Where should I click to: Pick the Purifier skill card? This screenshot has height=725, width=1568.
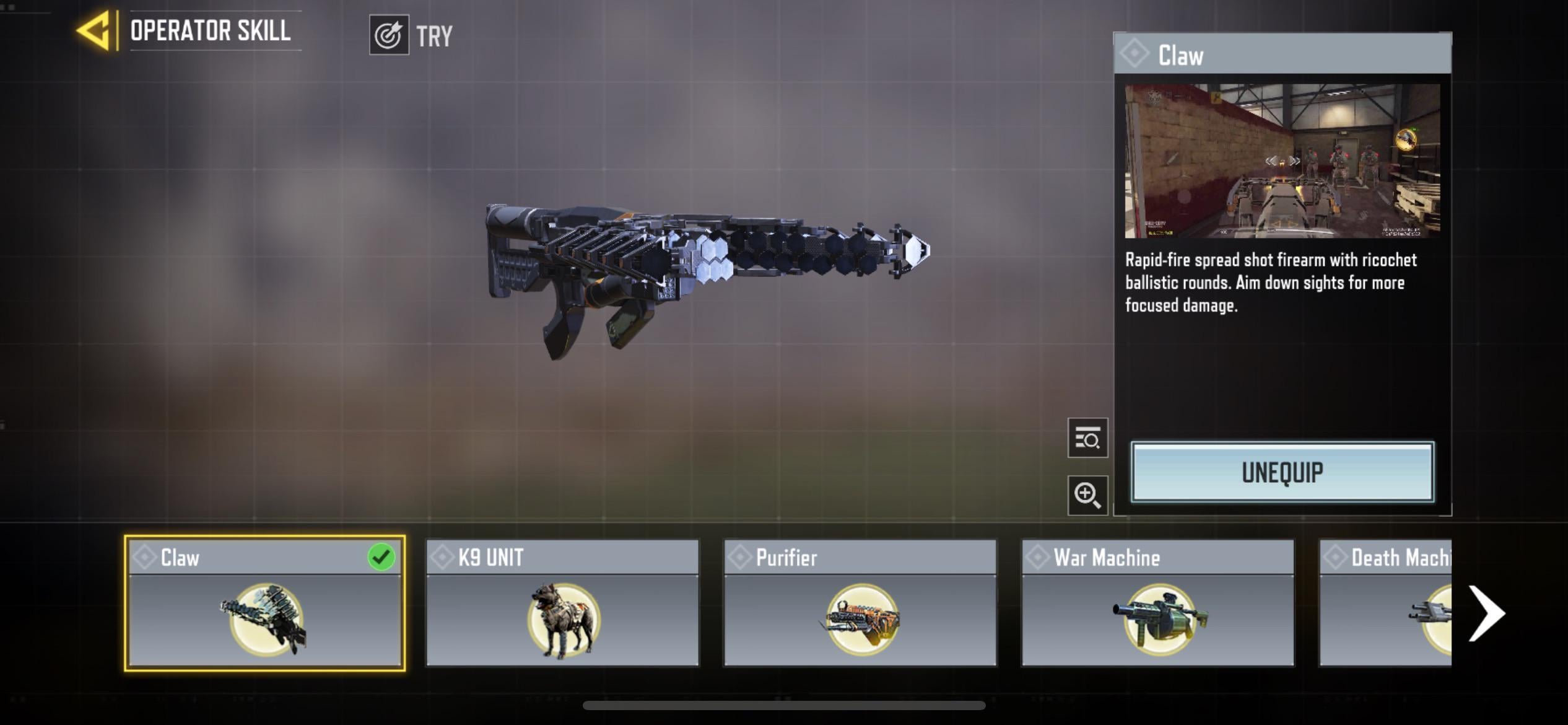[860, 603]
